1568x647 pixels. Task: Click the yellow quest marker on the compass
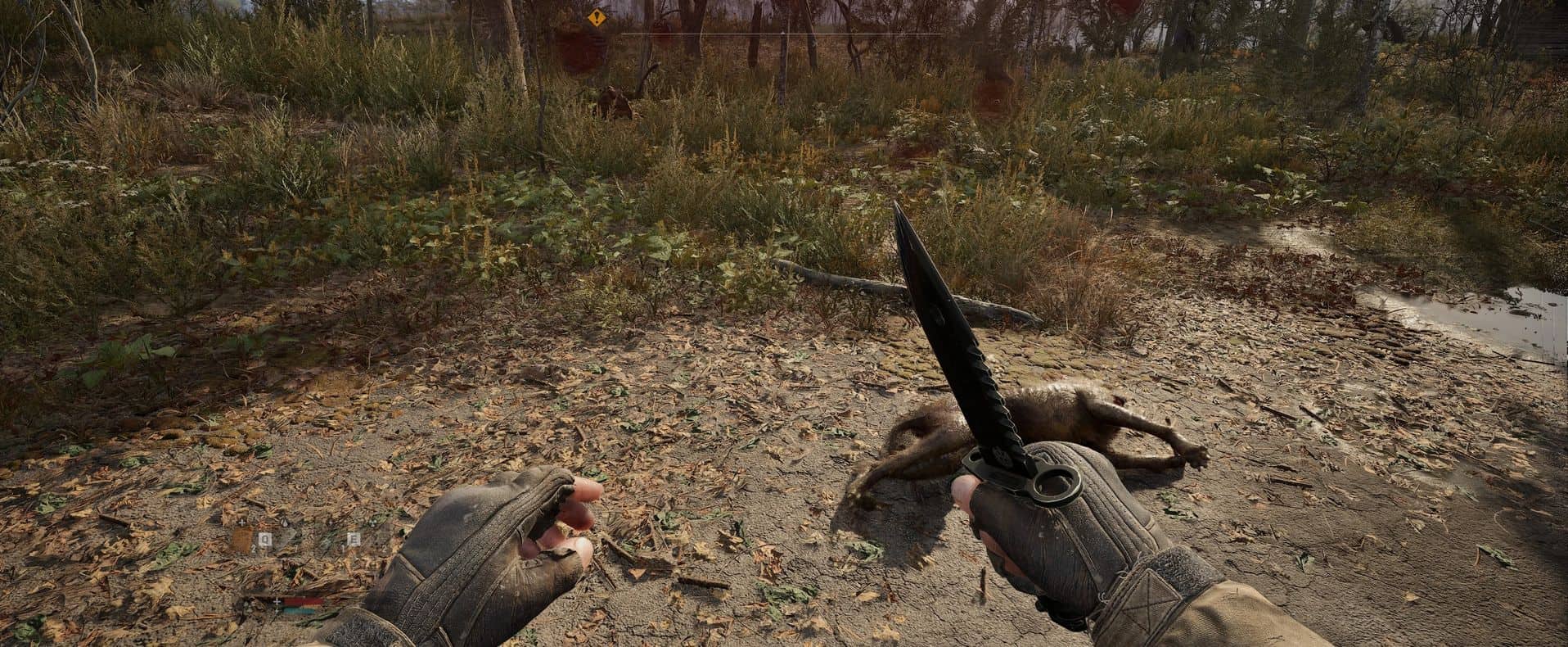coord(598,16)
